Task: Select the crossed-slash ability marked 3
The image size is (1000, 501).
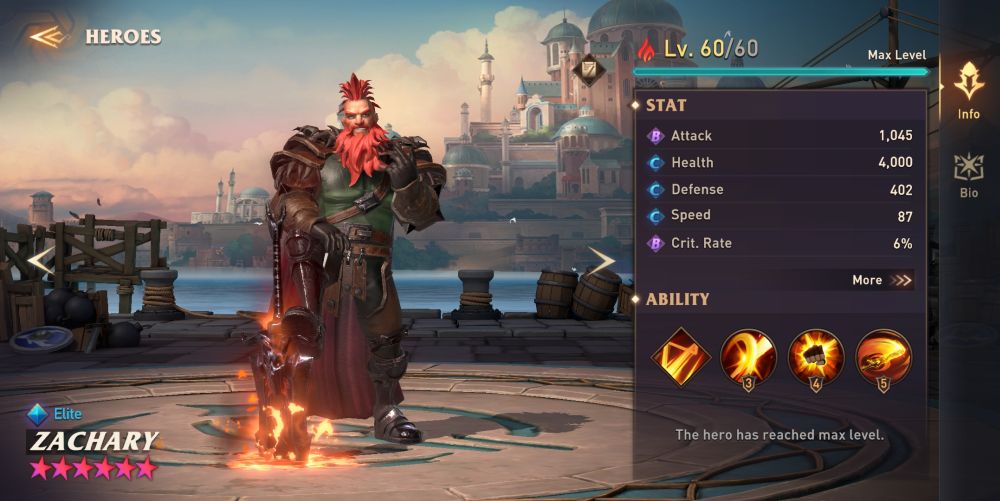Action: coord(748,357)
